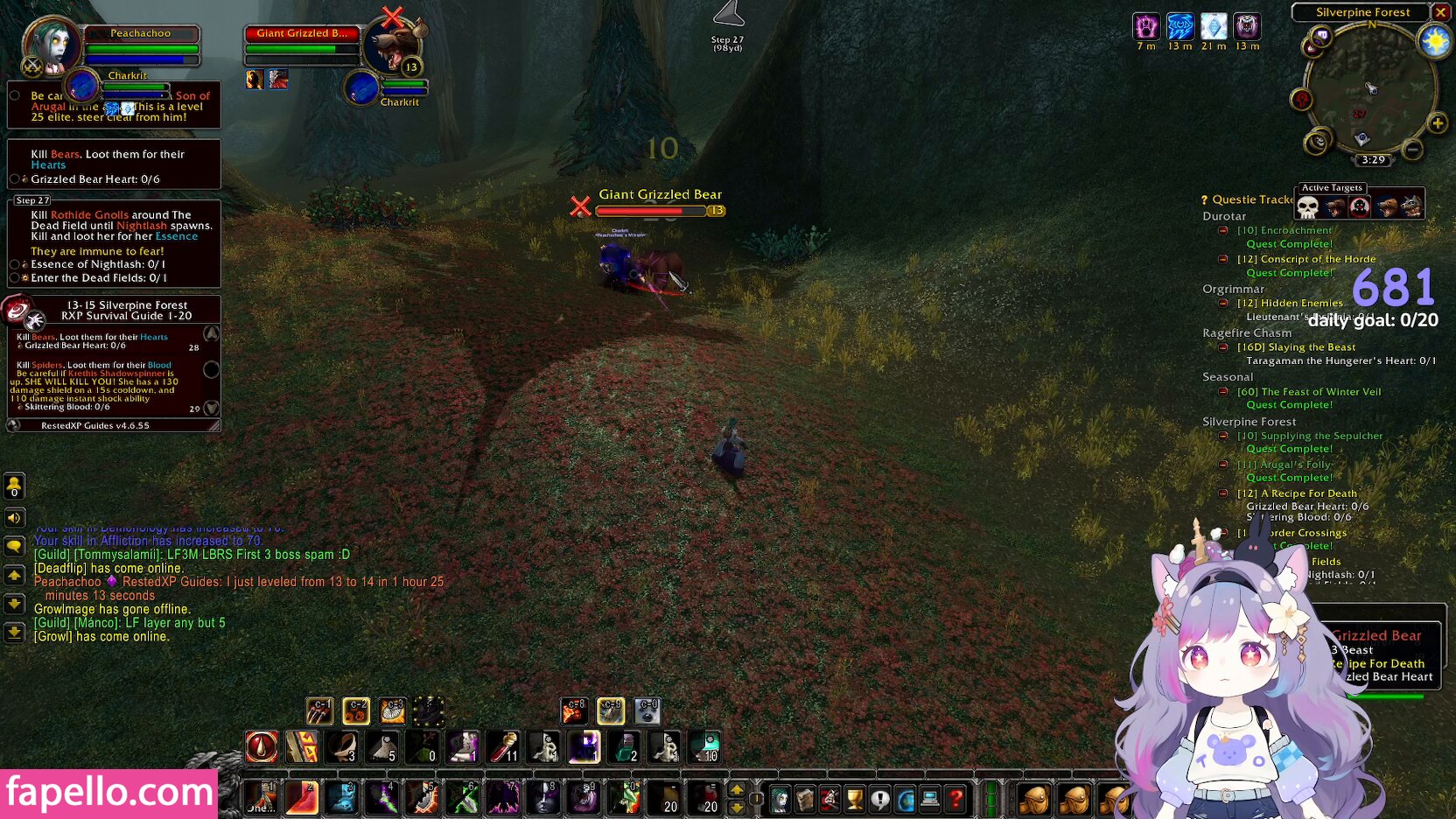This screenshot has height=819, width=1456.
Task: Page the action bar up with arrow
Action: tap(737, 790)
